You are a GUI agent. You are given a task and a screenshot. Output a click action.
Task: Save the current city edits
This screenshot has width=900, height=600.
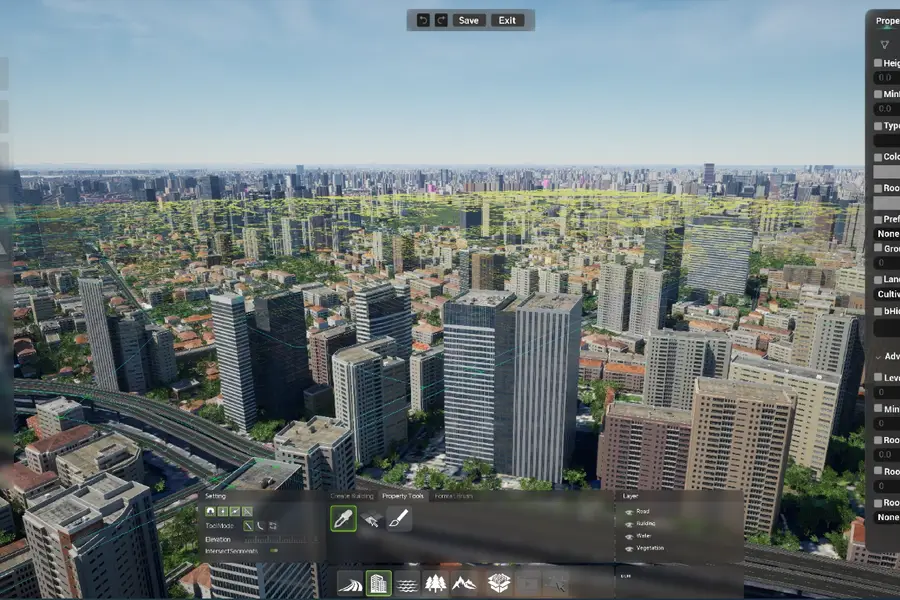tap(468, 20)
